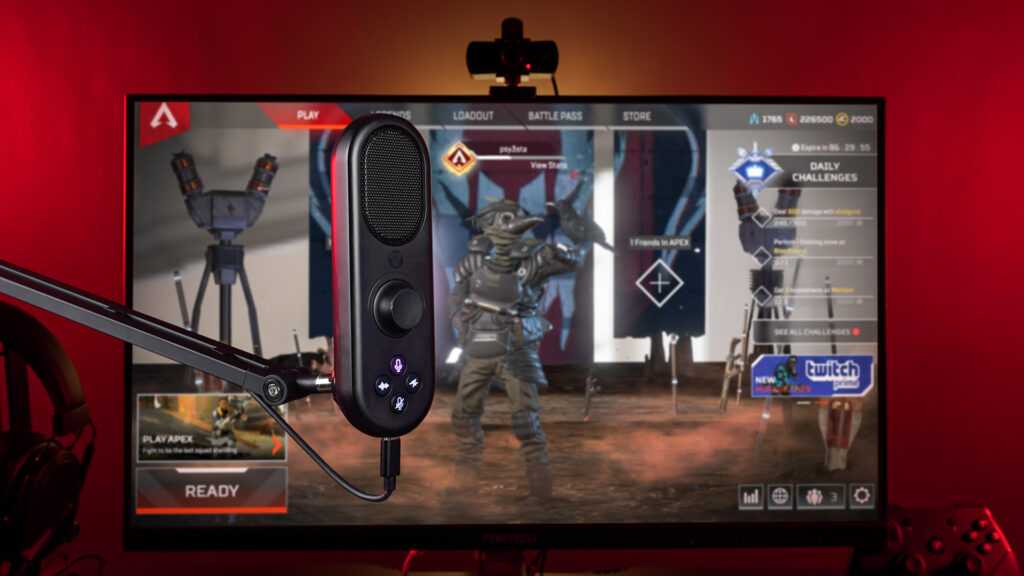This screenshot has width=1024, height=576.
Task: Show the friends list icon
Action: point(820,495)
